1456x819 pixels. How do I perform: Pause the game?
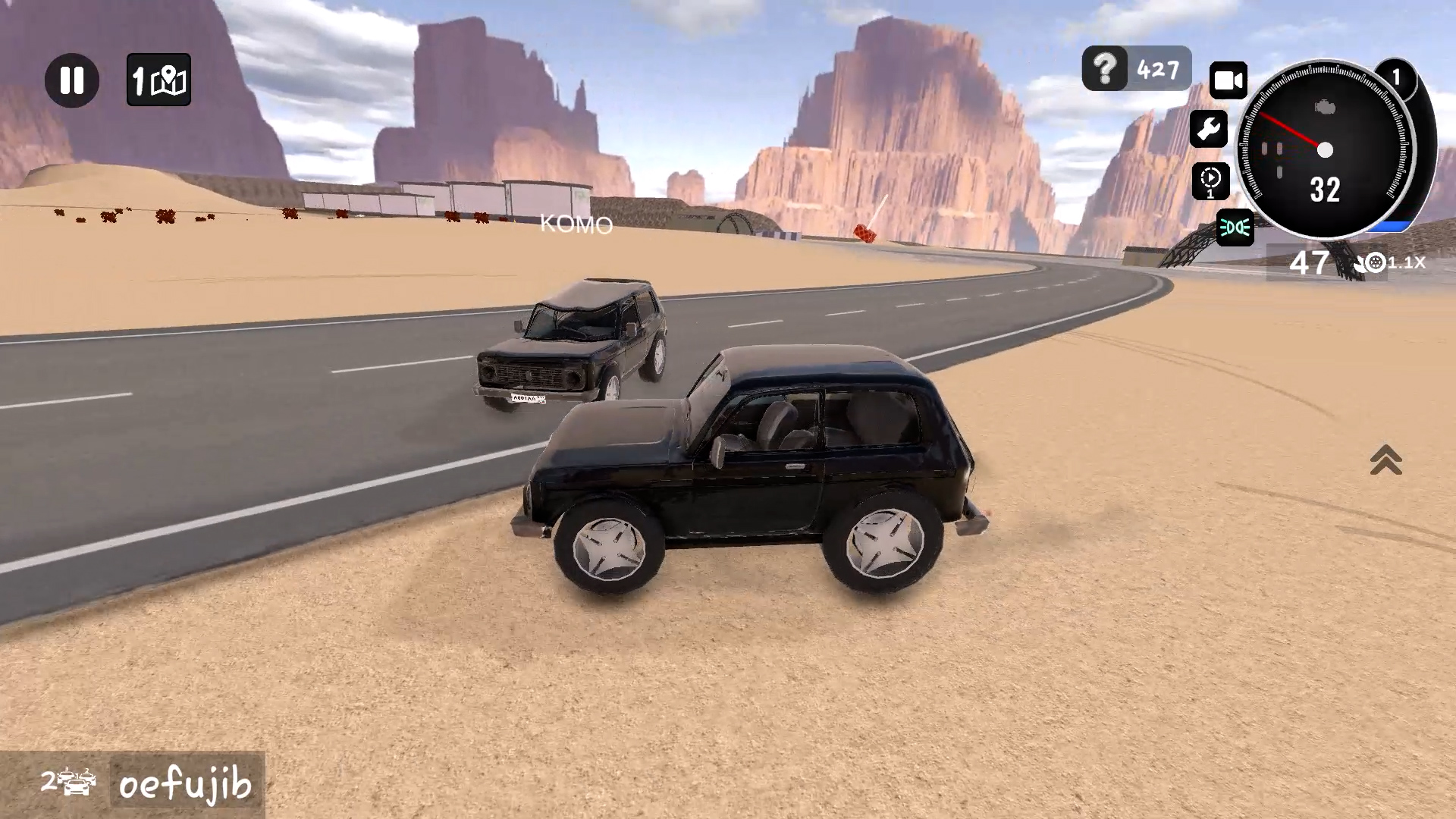coord(72,81)
